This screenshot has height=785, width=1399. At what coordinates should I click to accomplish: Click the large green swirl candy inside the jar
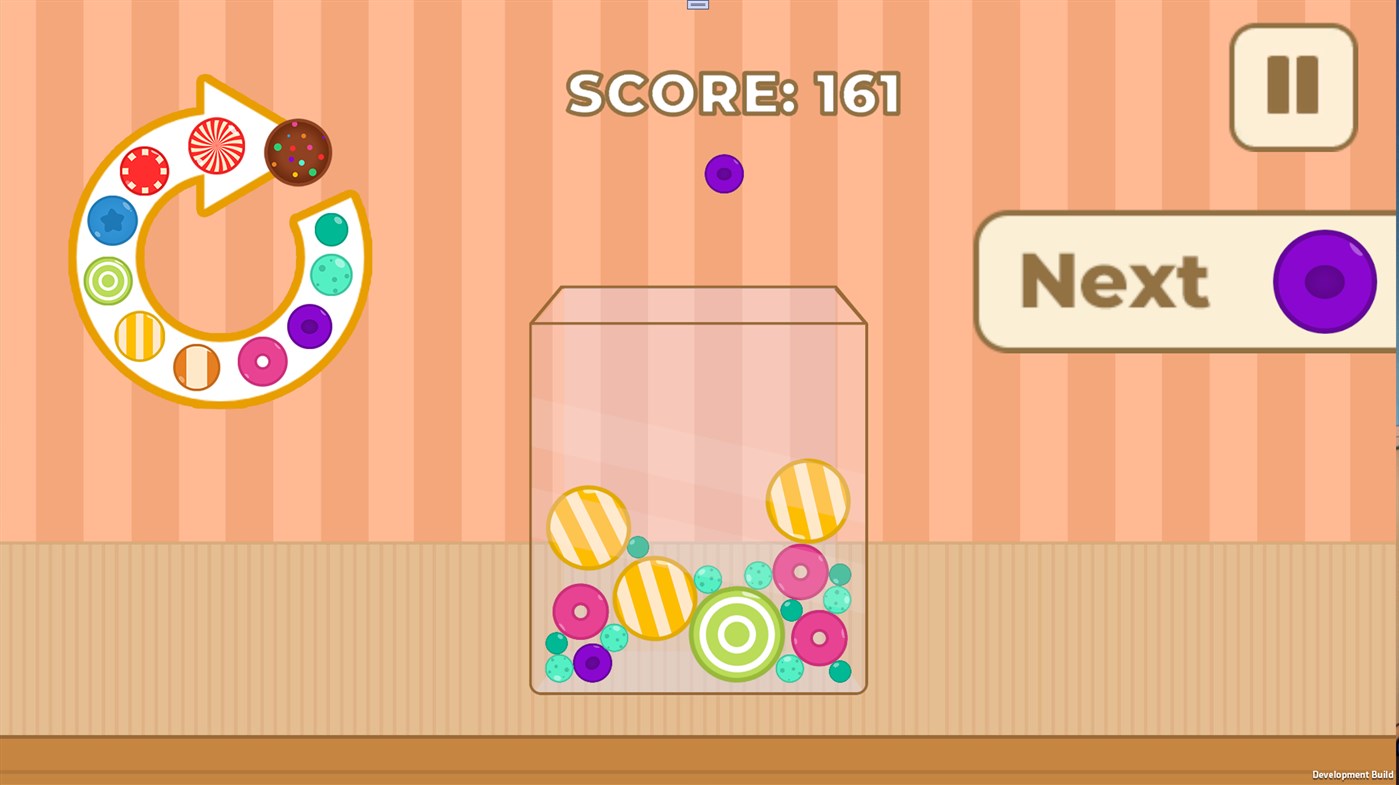pyautogui.click(x=737, y=636)
